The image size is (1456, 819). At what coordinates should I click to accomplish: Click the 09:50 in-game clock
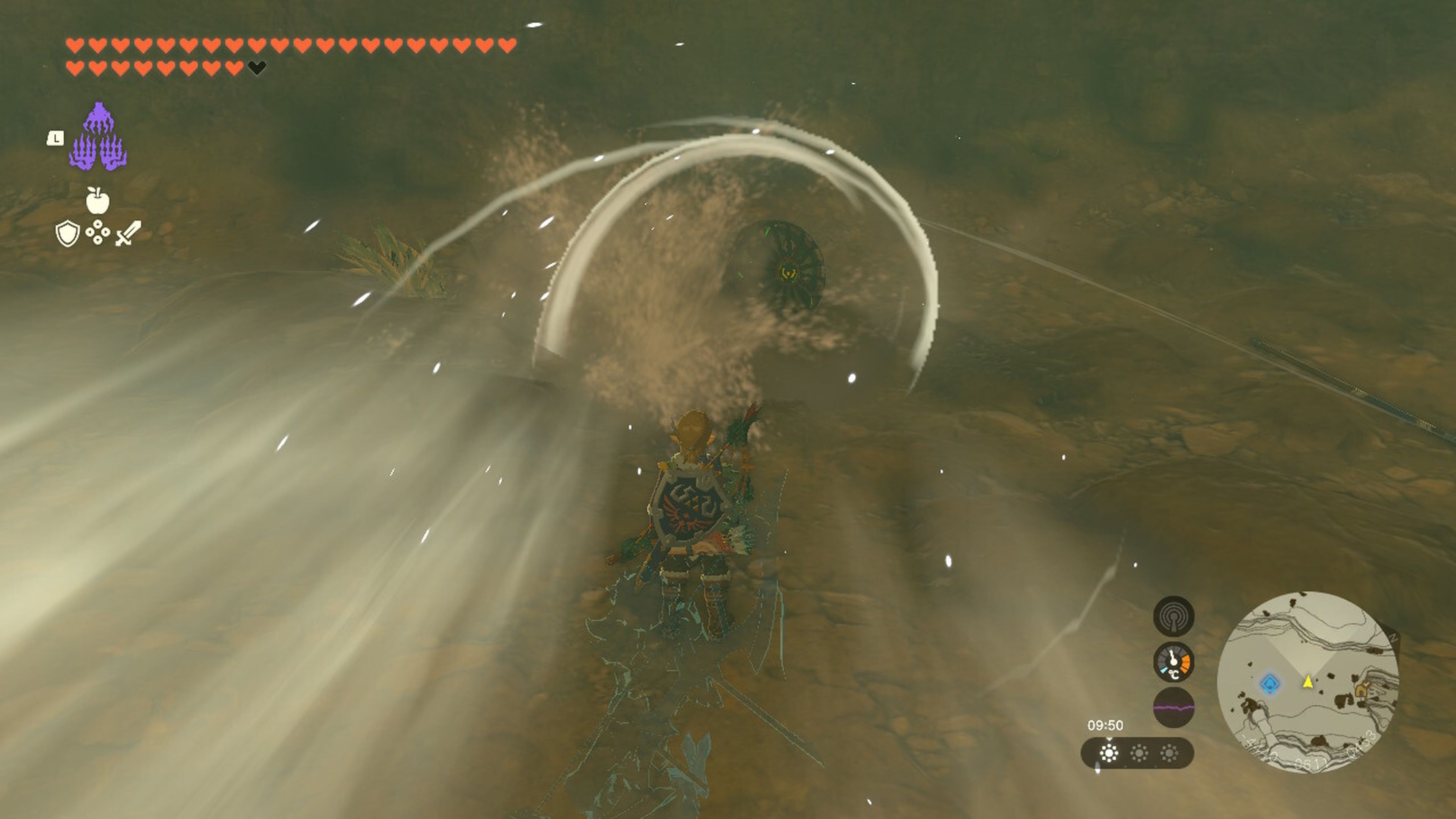tap(1106, 725)
